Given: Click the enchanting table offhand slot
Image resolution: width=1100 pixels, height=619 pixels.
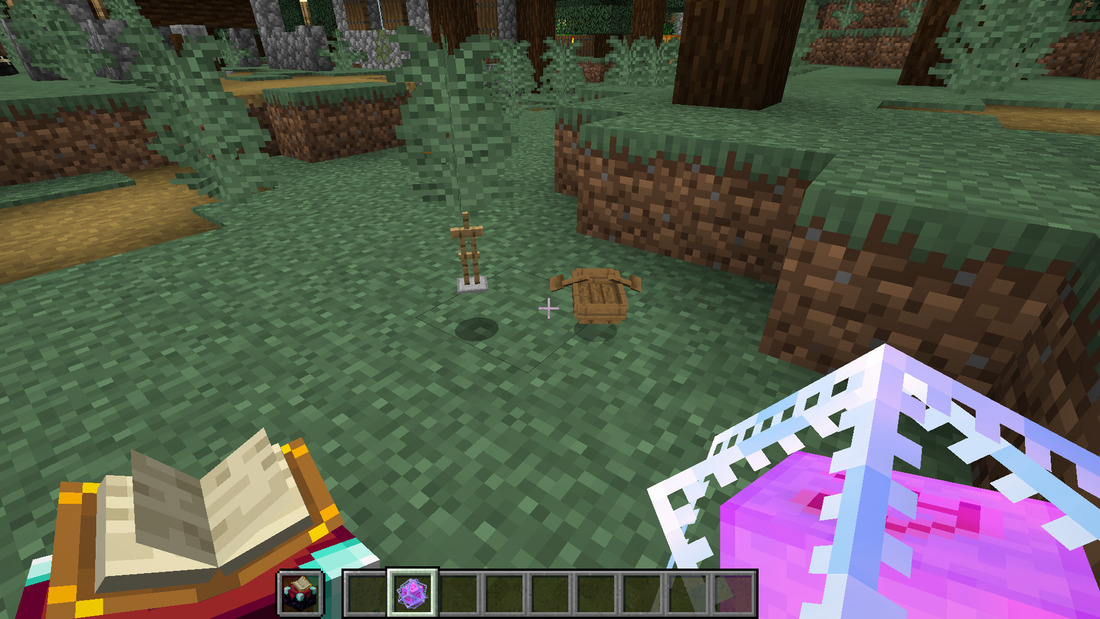Looking at the screenshot, I should click(x=300, y=593).
